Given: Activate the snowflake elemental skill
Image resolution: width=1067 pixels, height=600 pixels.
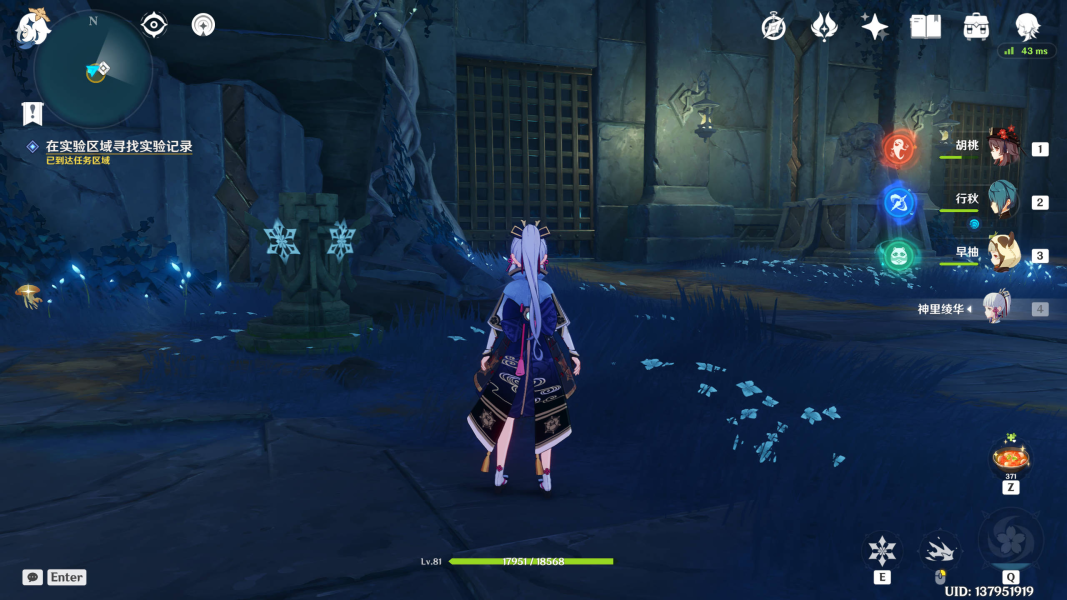Looking at the screenshot, I should [882, 550].
